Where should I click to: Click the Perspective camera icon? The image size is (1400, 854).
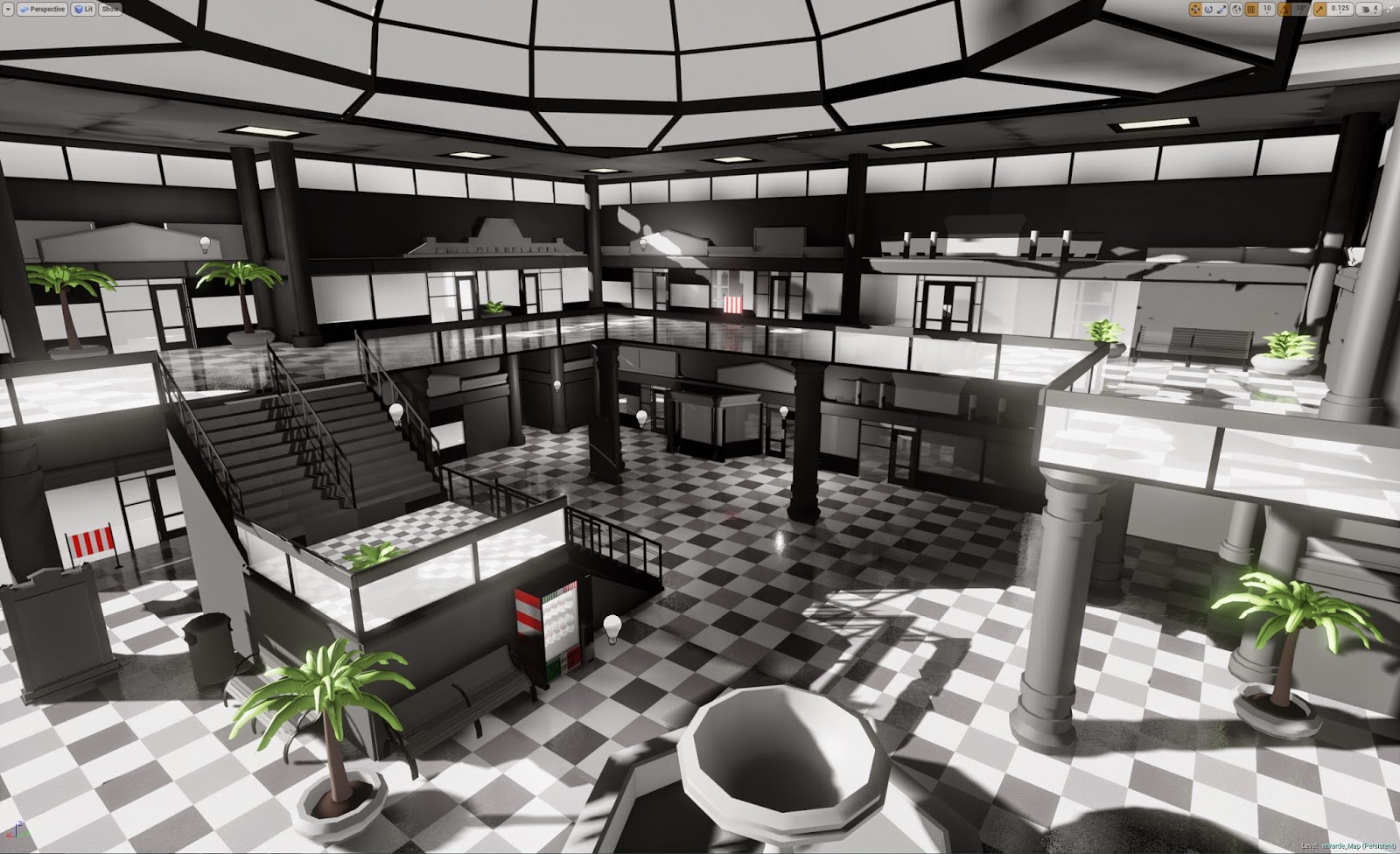[x=24, y=9]
